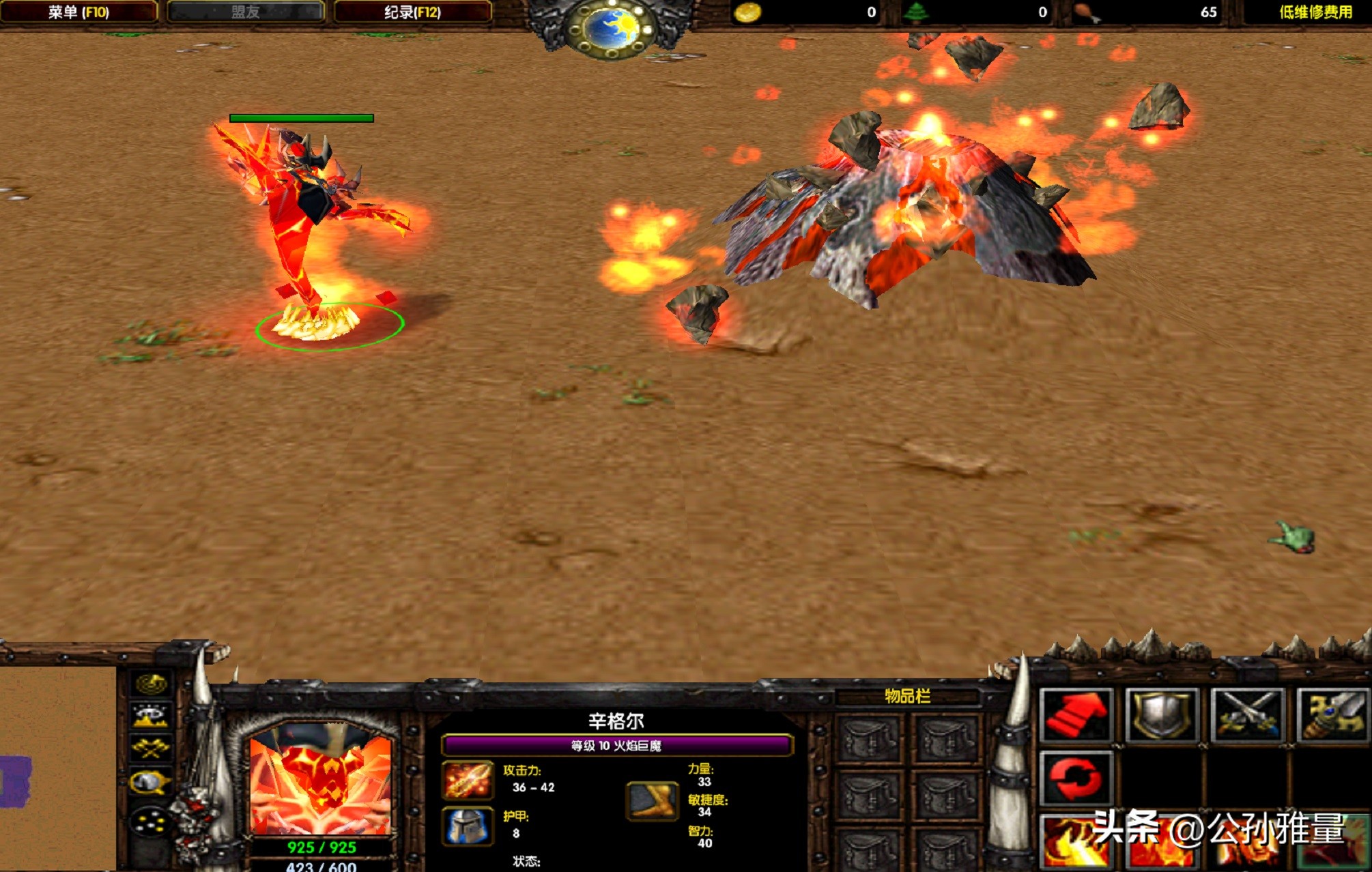Click the helmet armor icon in stats
Viewport: 1372px width, 872px height.
coord(468,826)
